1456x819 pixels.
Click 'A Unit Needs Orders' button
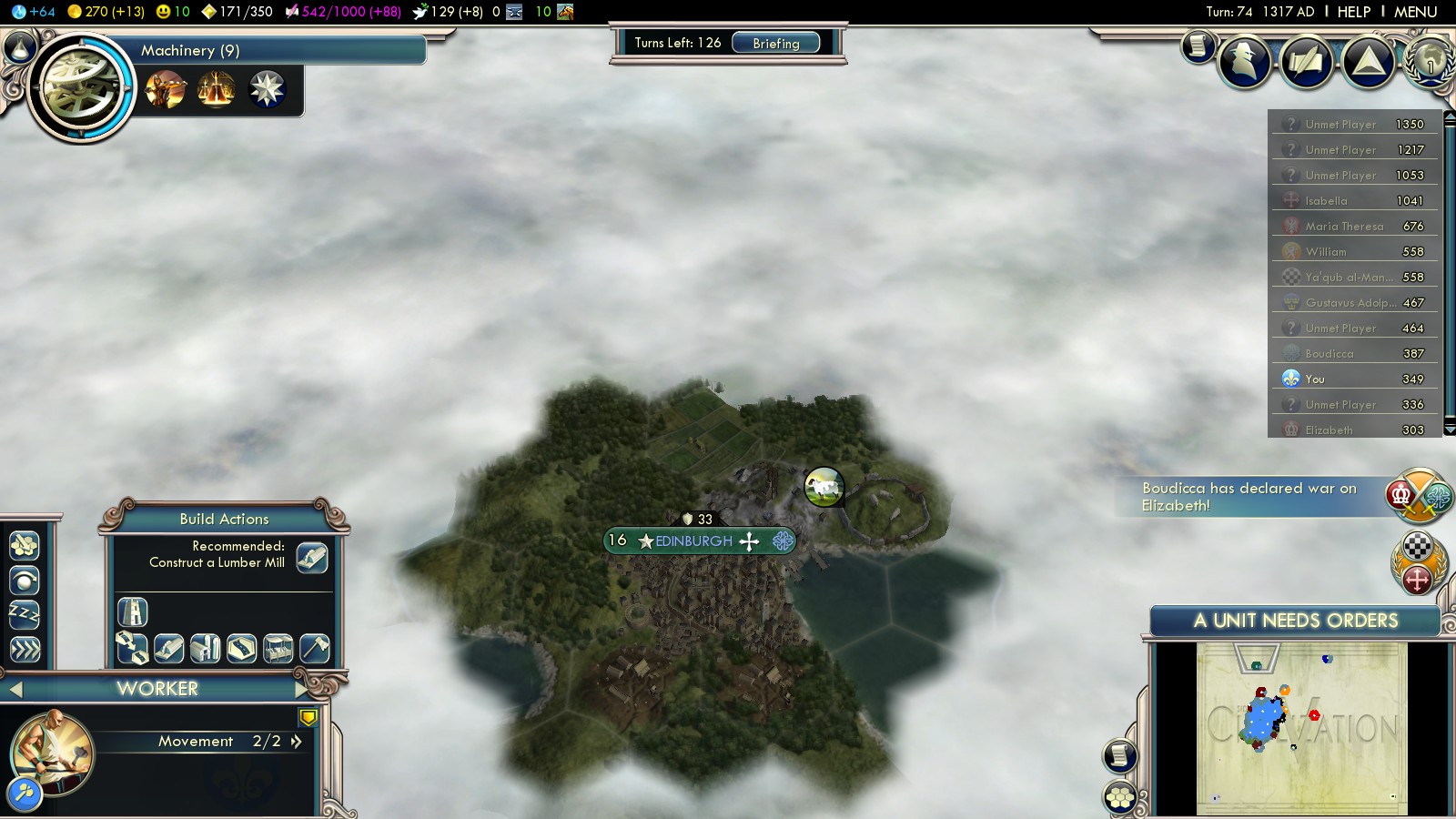tap(1295, 621)
